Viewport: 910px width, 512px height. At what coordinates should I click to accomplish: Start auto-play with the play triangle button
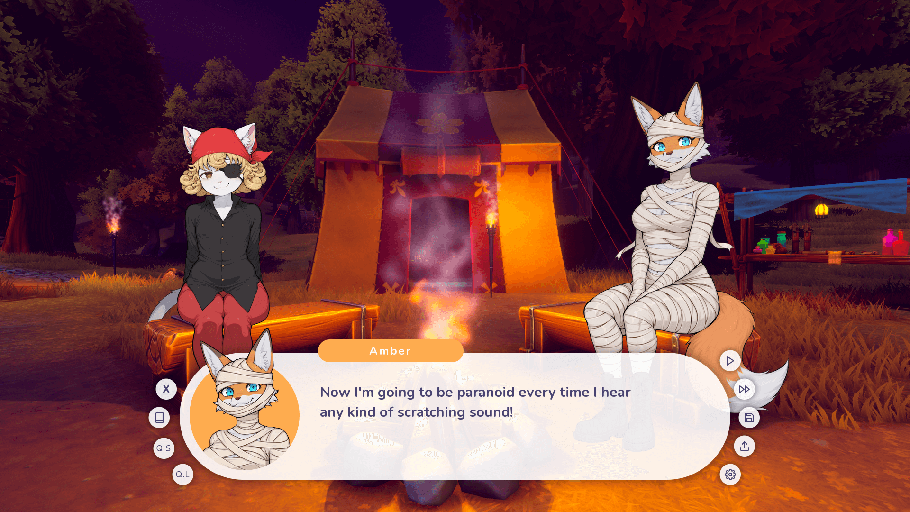pos(731,360)
